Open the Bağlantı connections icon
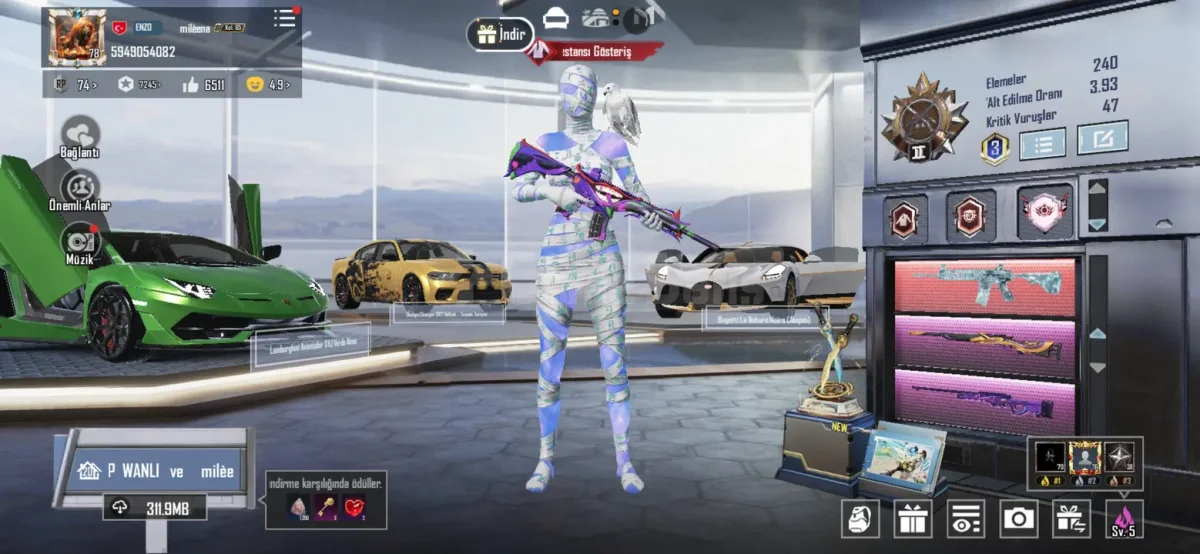The width and height of the screenshot is (1200, 554). pyautogui.click(x=81, y=135)
